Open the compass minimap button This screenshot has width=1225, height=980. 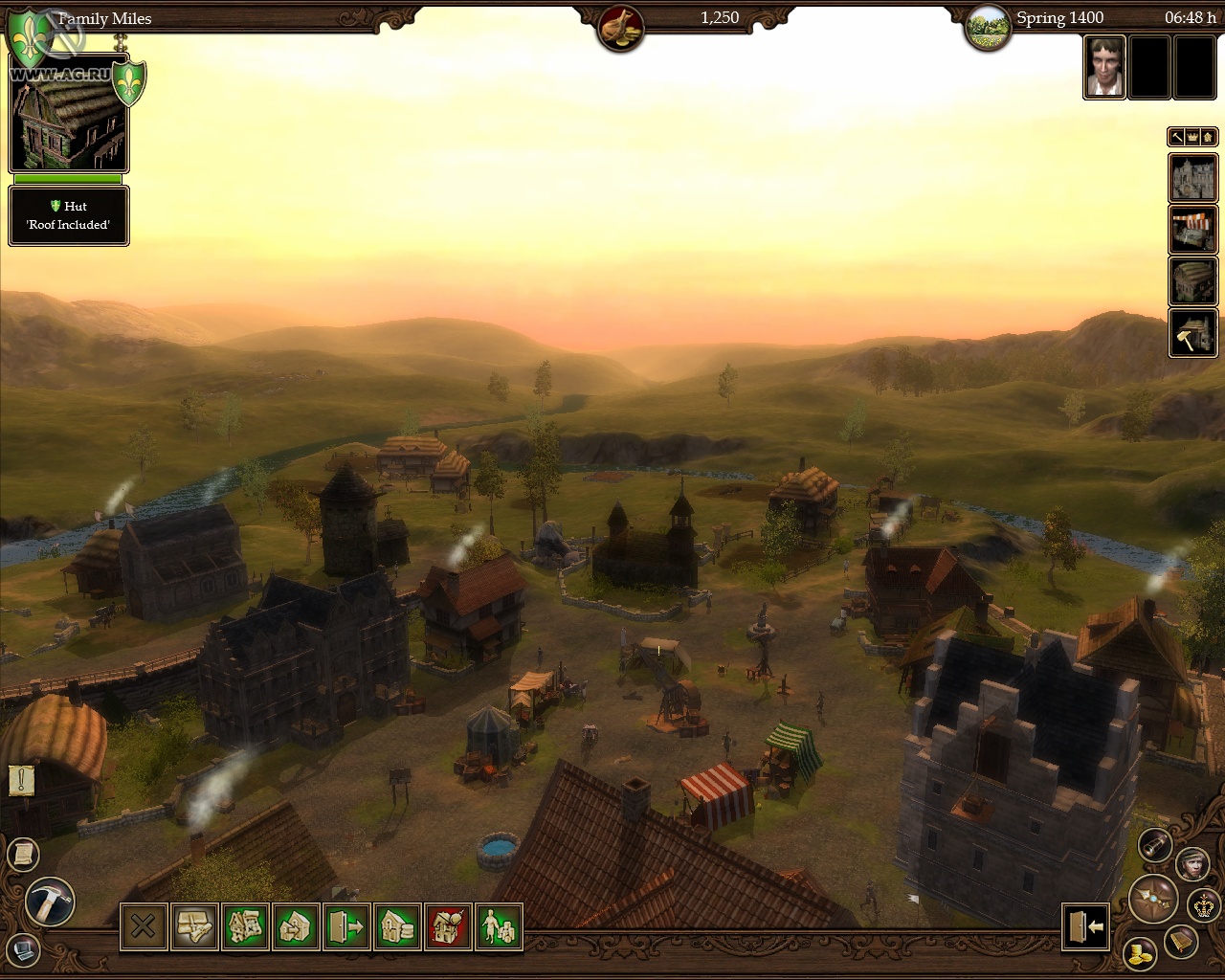pos(1153,901)
